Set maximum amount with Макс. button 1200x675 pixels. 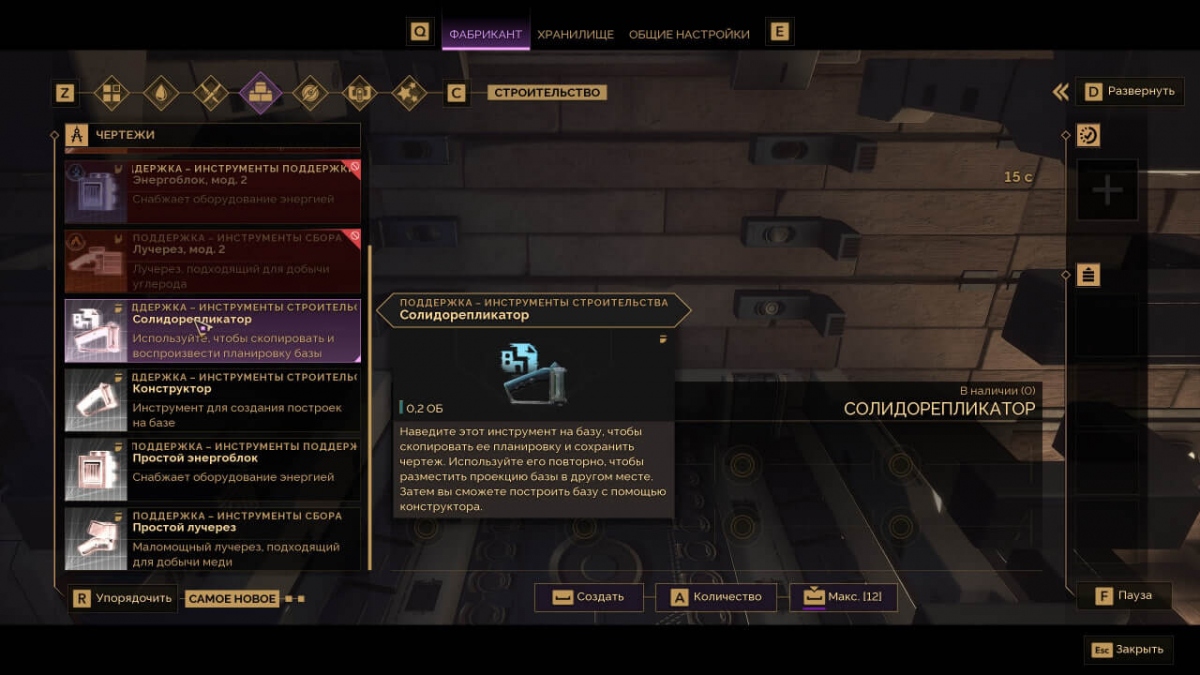coord(843,597)
